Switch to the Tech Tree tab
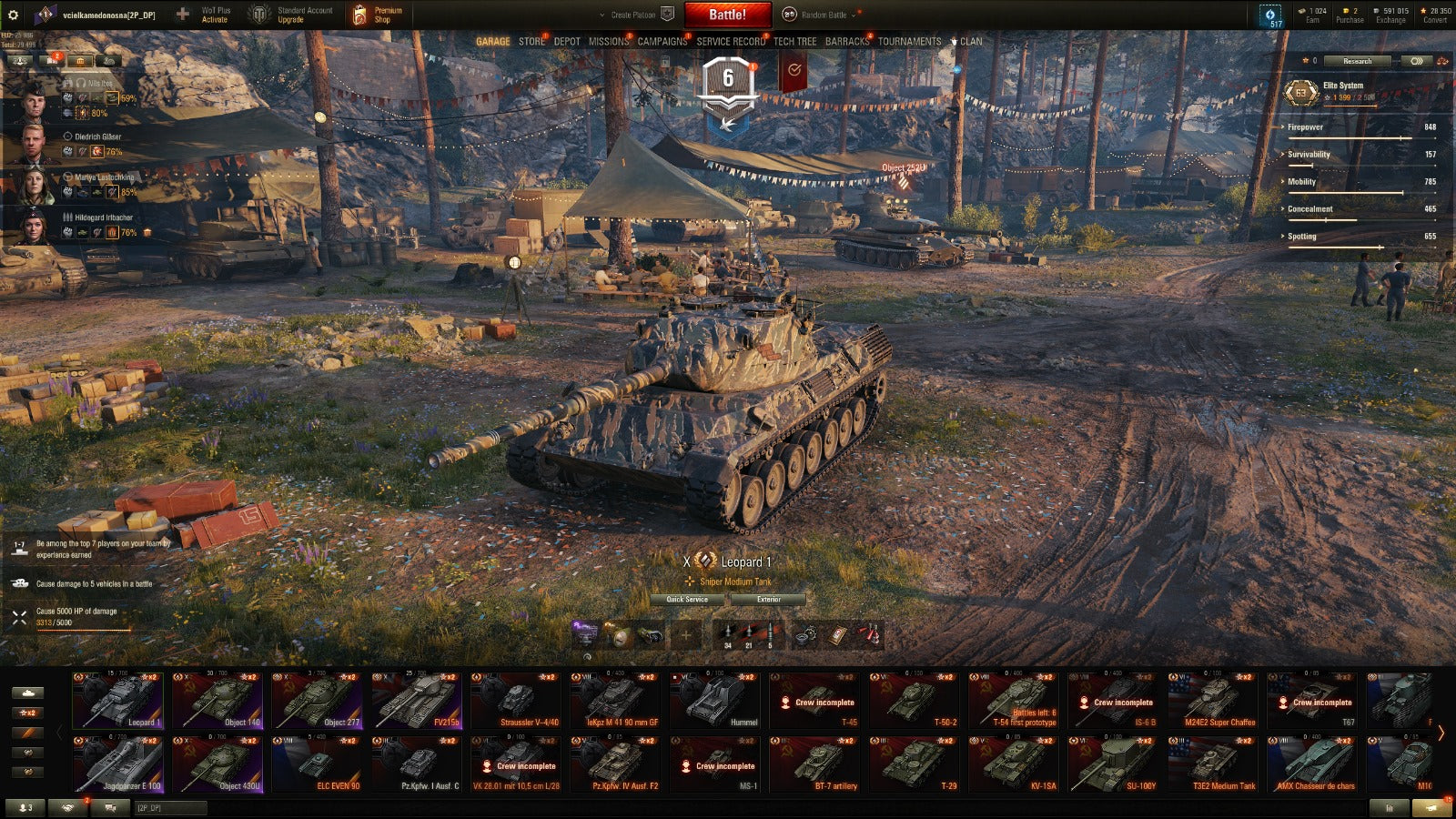Screen dimensions: 1456x819 794,42
